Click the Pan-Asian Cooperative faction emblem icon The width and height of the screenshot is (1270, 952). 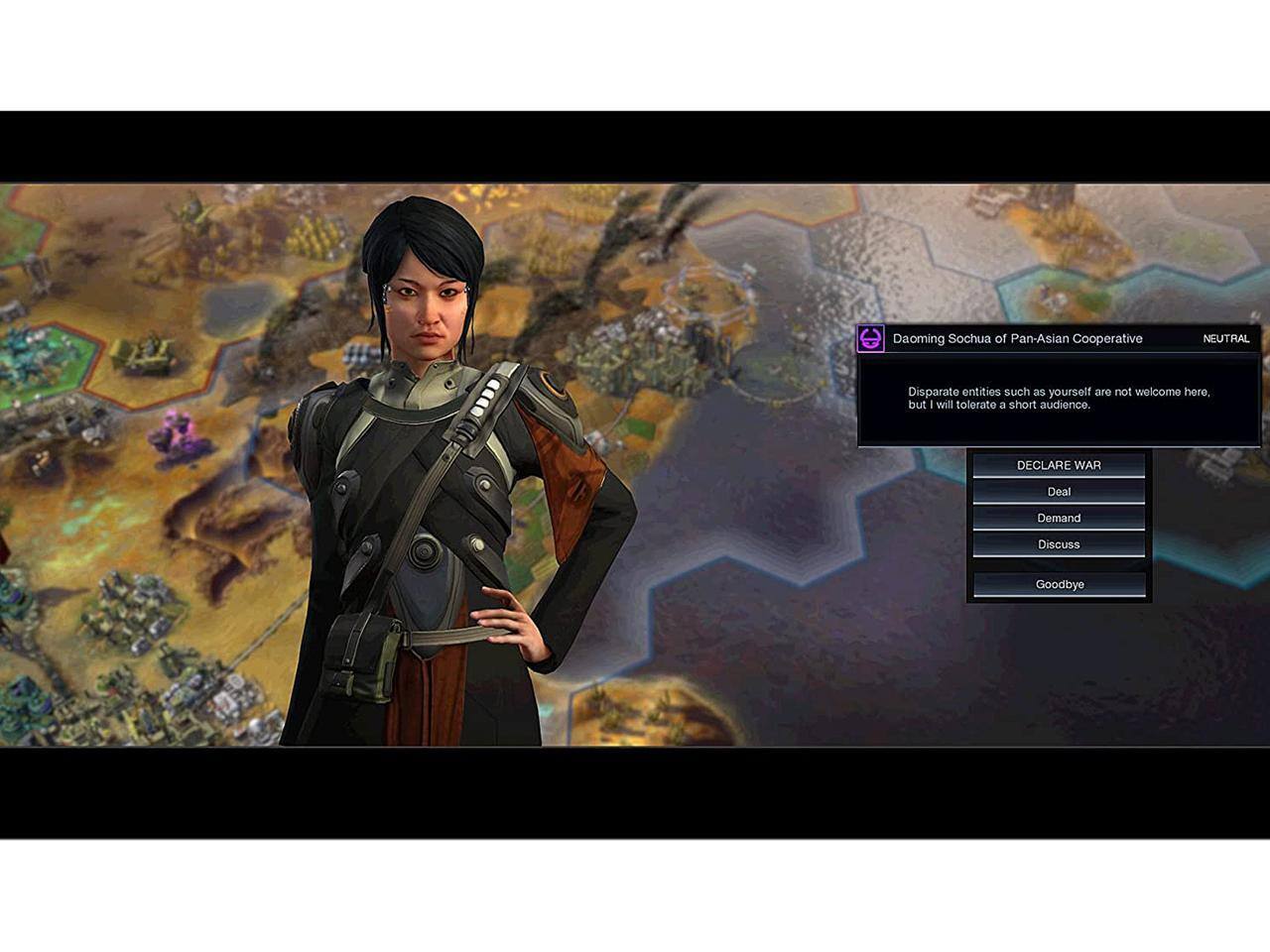pos(869,338)
